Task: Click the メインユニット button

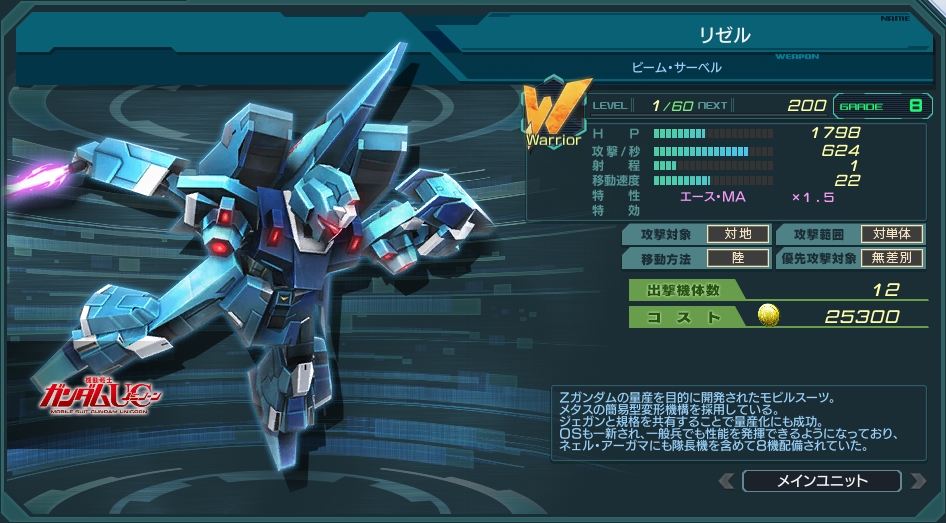Action: pos(821,481)
